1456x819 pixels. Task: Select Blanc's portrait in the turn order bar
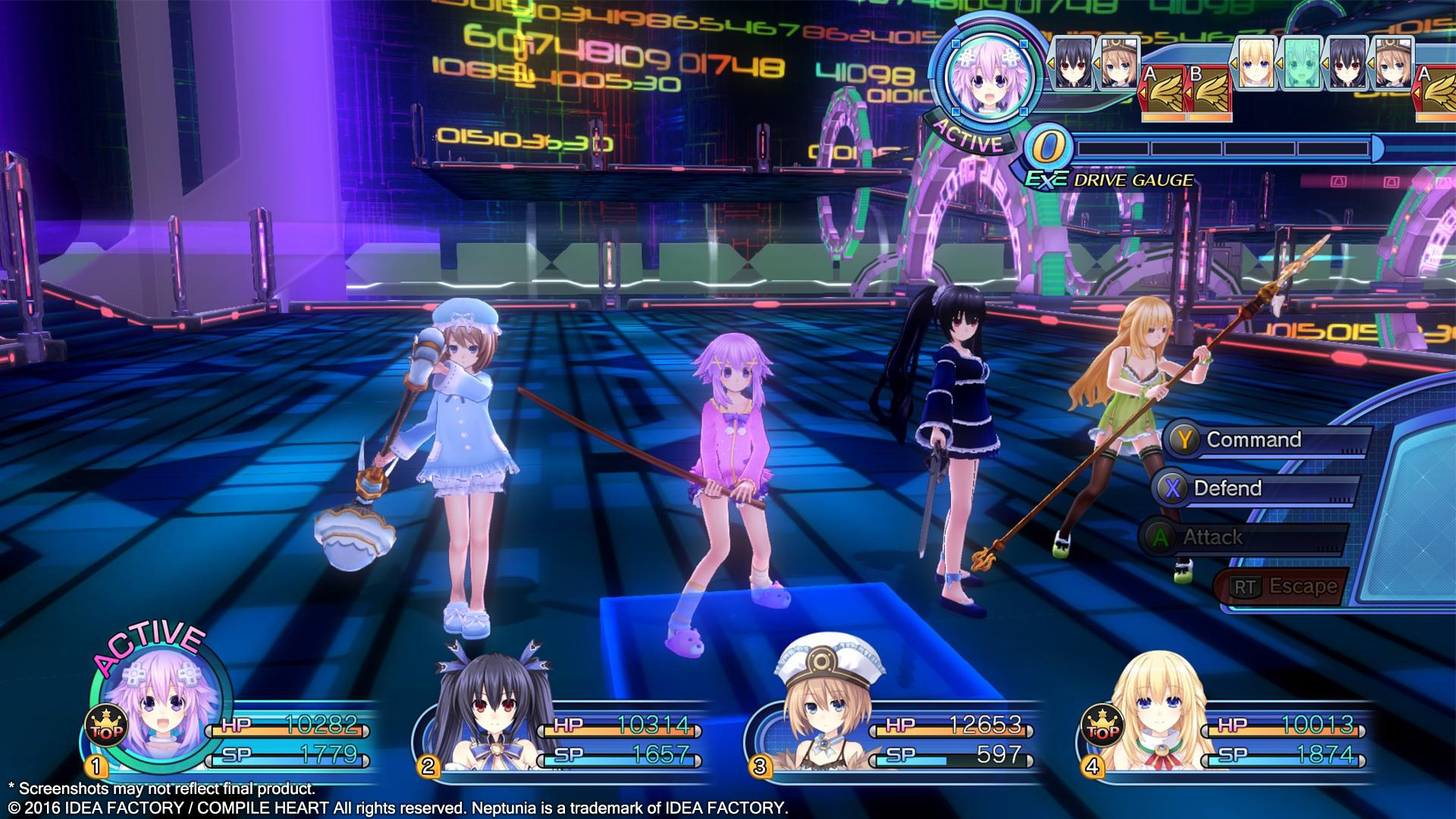click(1119, 64)
